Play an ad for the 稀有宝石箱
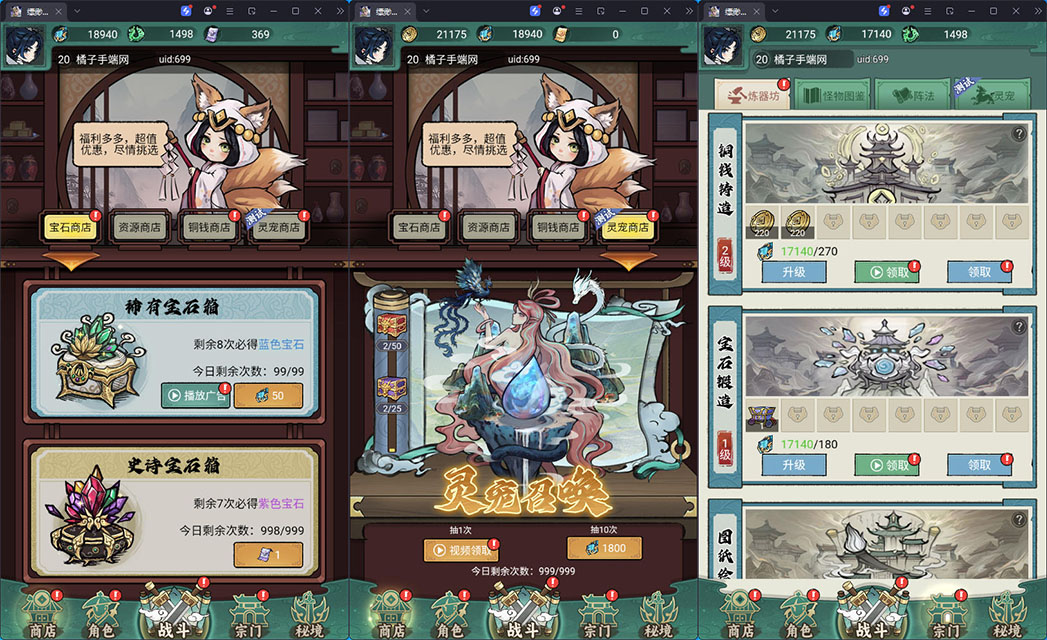The image size is (1047, 640). click(x=195, y=395)
